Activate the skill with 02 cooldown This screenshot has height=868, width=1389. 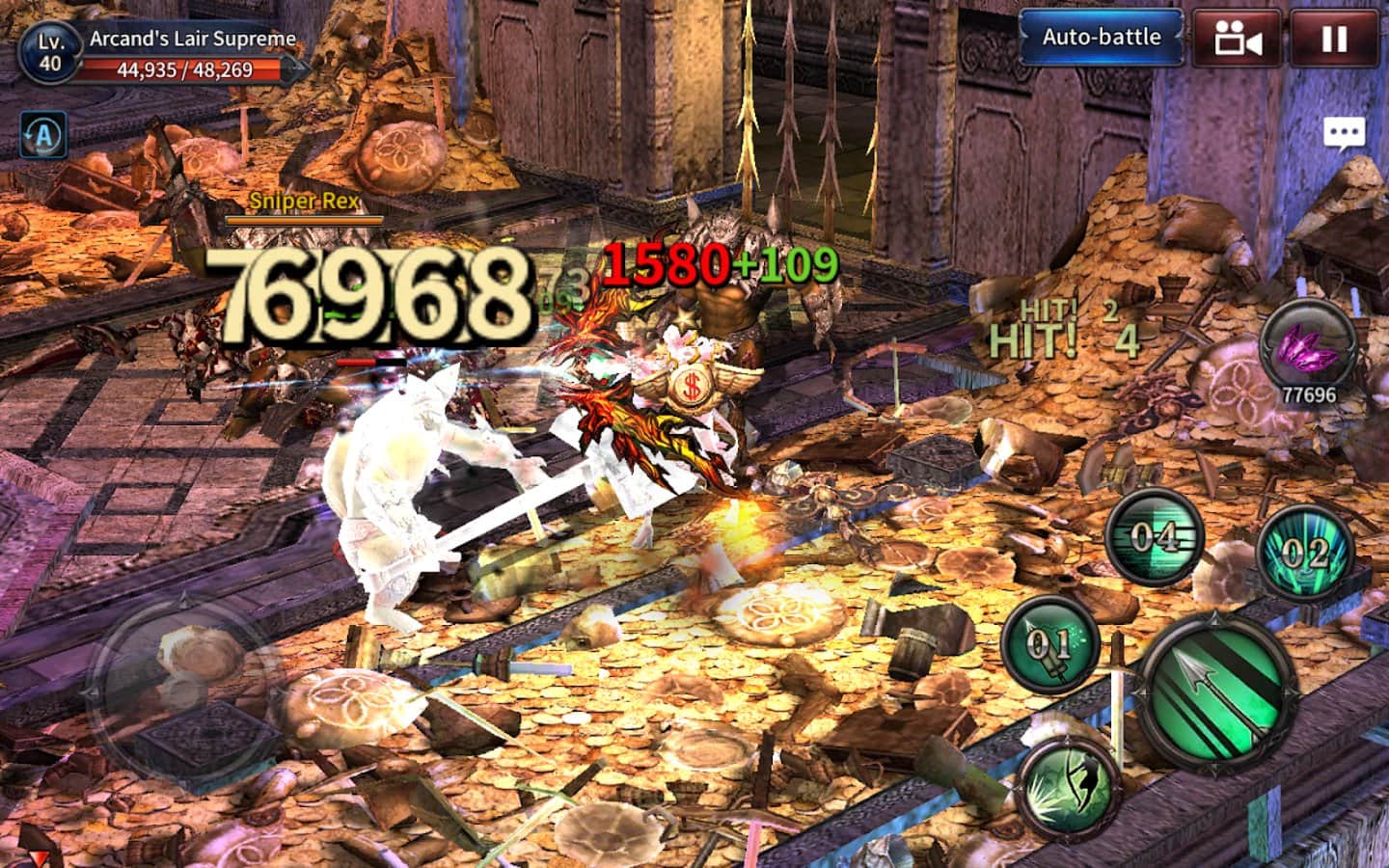click(1305, 553)
